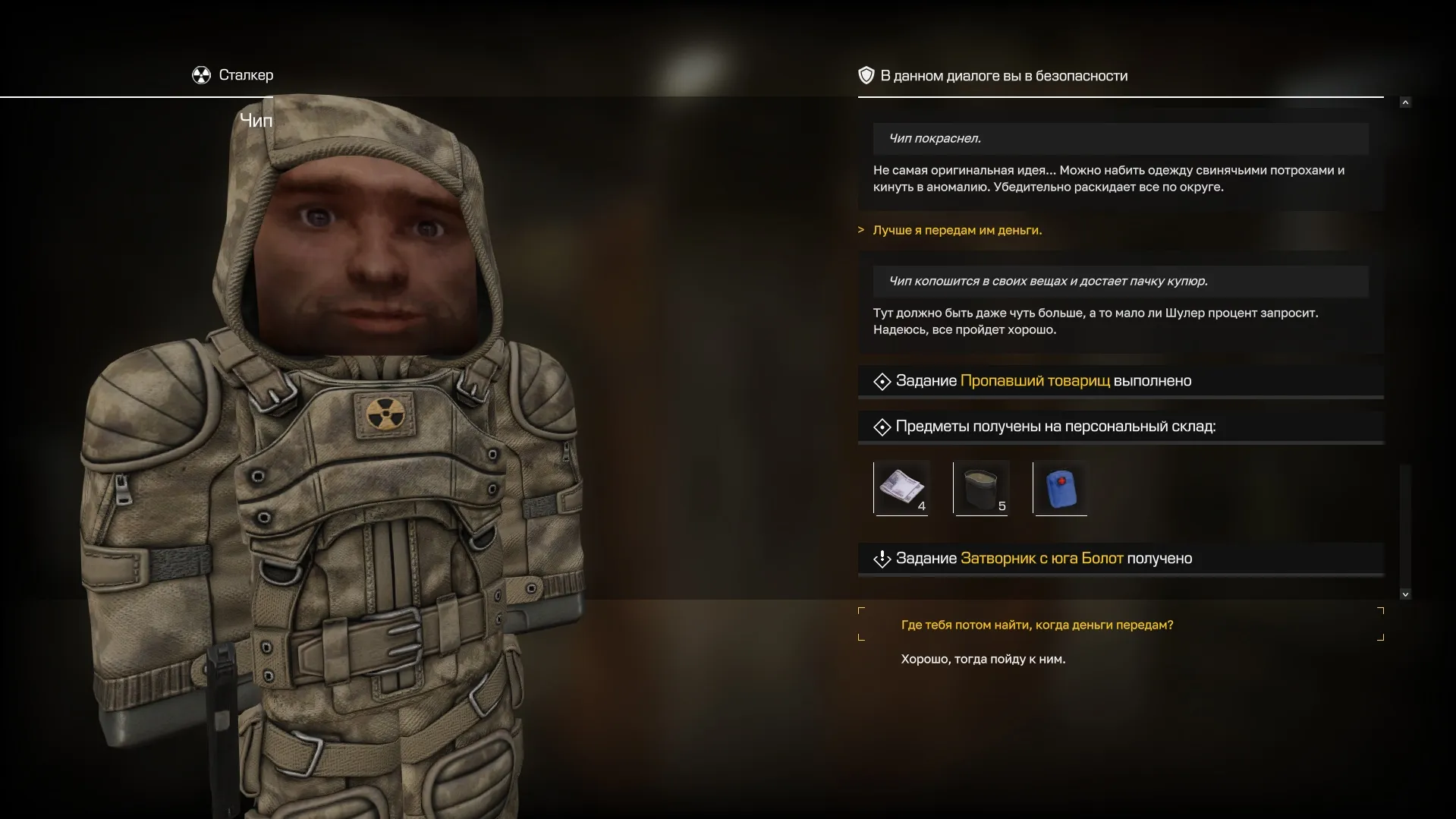
Task: Inspect the banknotes reward item
Action: click(901, 487)
